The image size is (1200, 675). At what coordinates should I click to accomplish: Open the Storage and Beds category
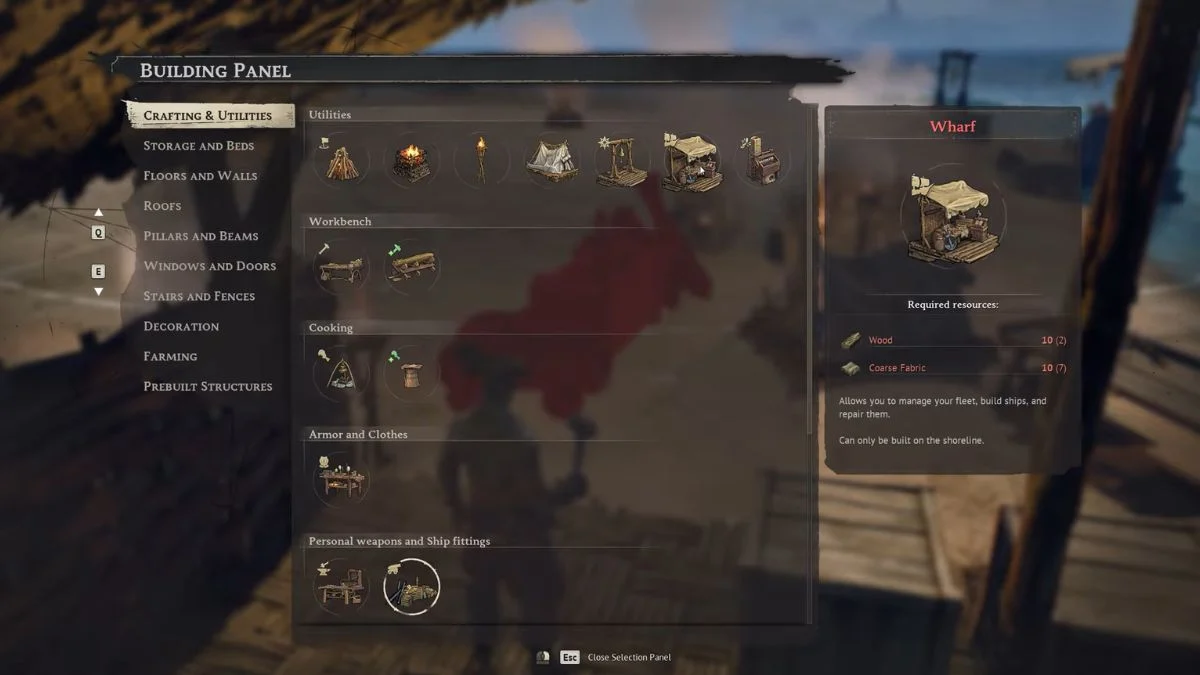pos(198,146)
